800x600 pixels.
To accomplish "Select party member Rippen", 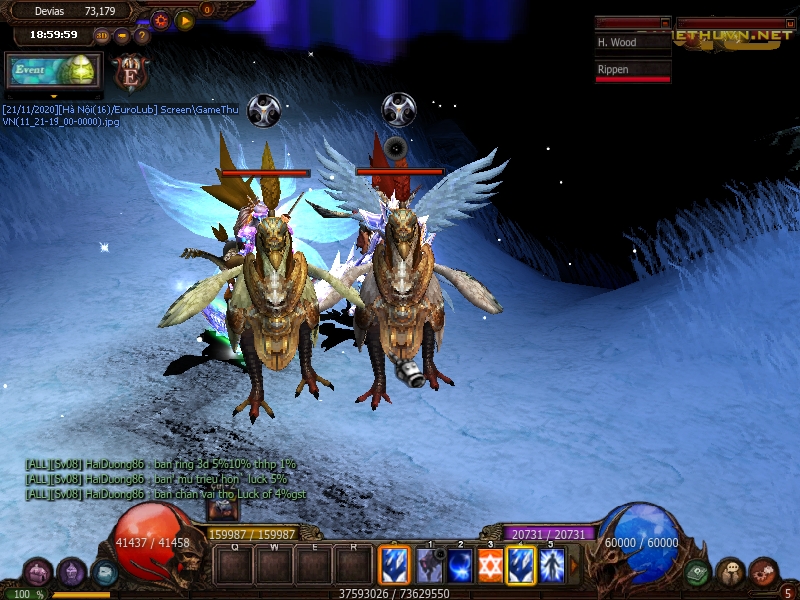I will pos(632,70).
